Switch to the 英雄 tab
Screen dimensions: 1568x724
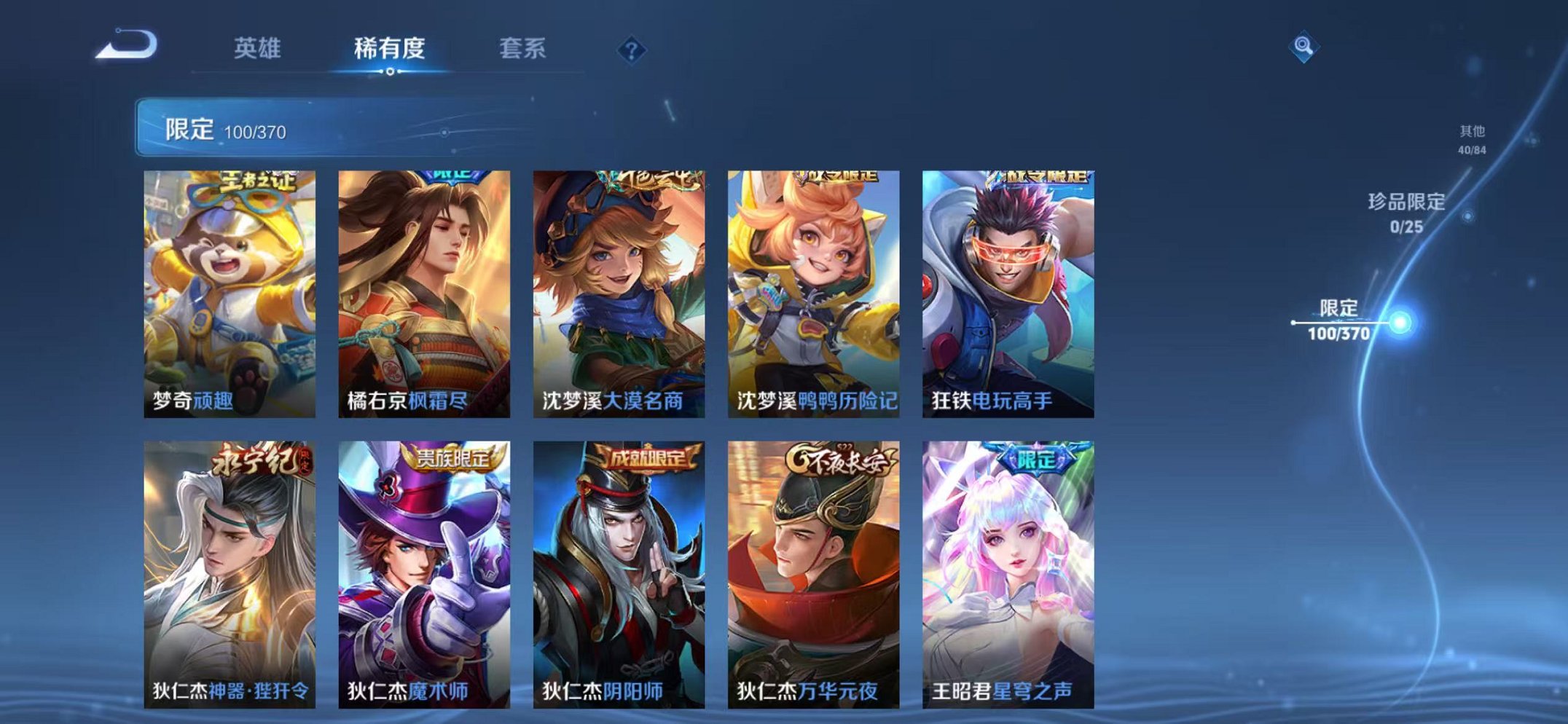[259, 47]
